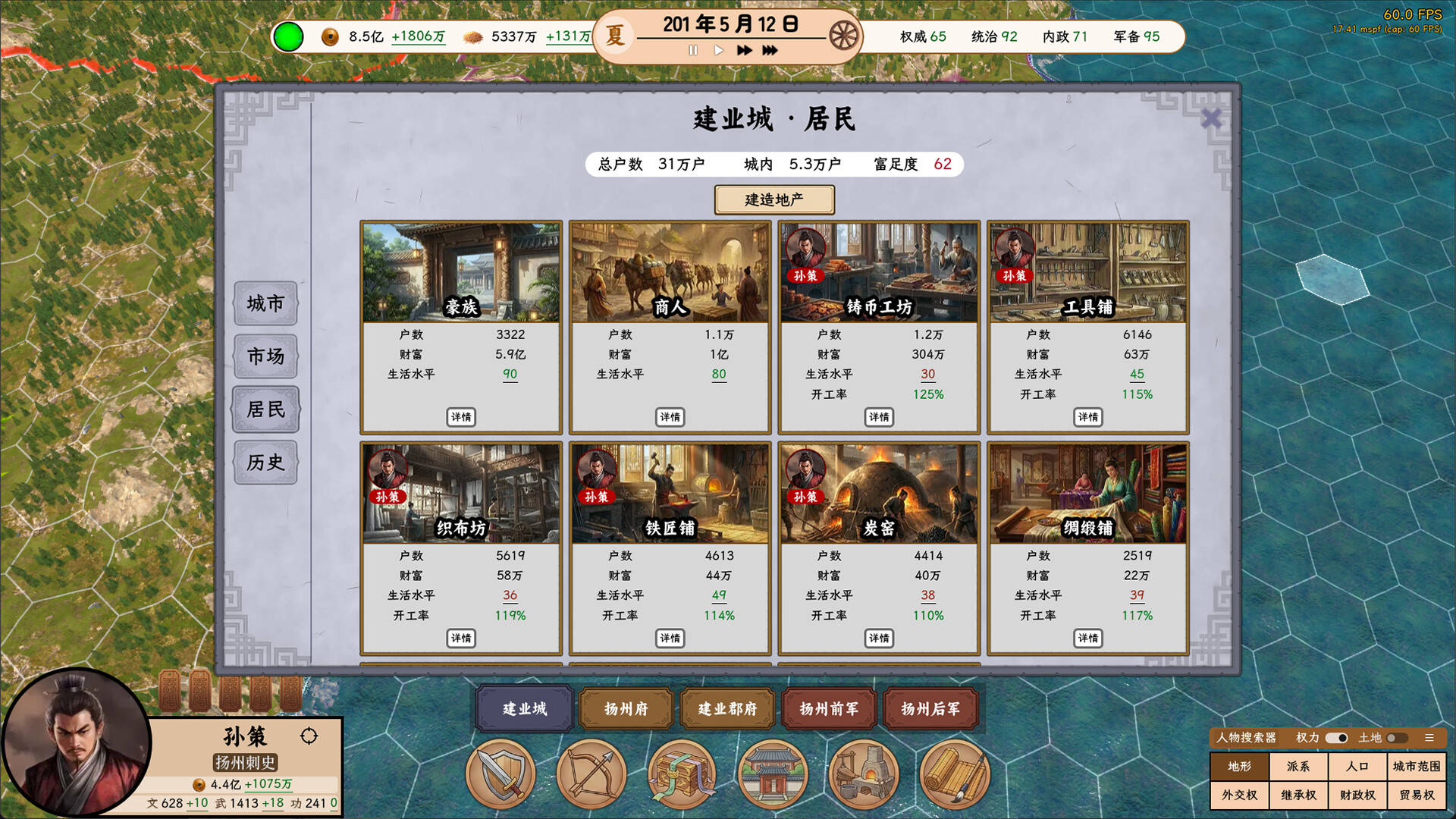Open the treasure chest treasury icon

click(x=682, y=773)
